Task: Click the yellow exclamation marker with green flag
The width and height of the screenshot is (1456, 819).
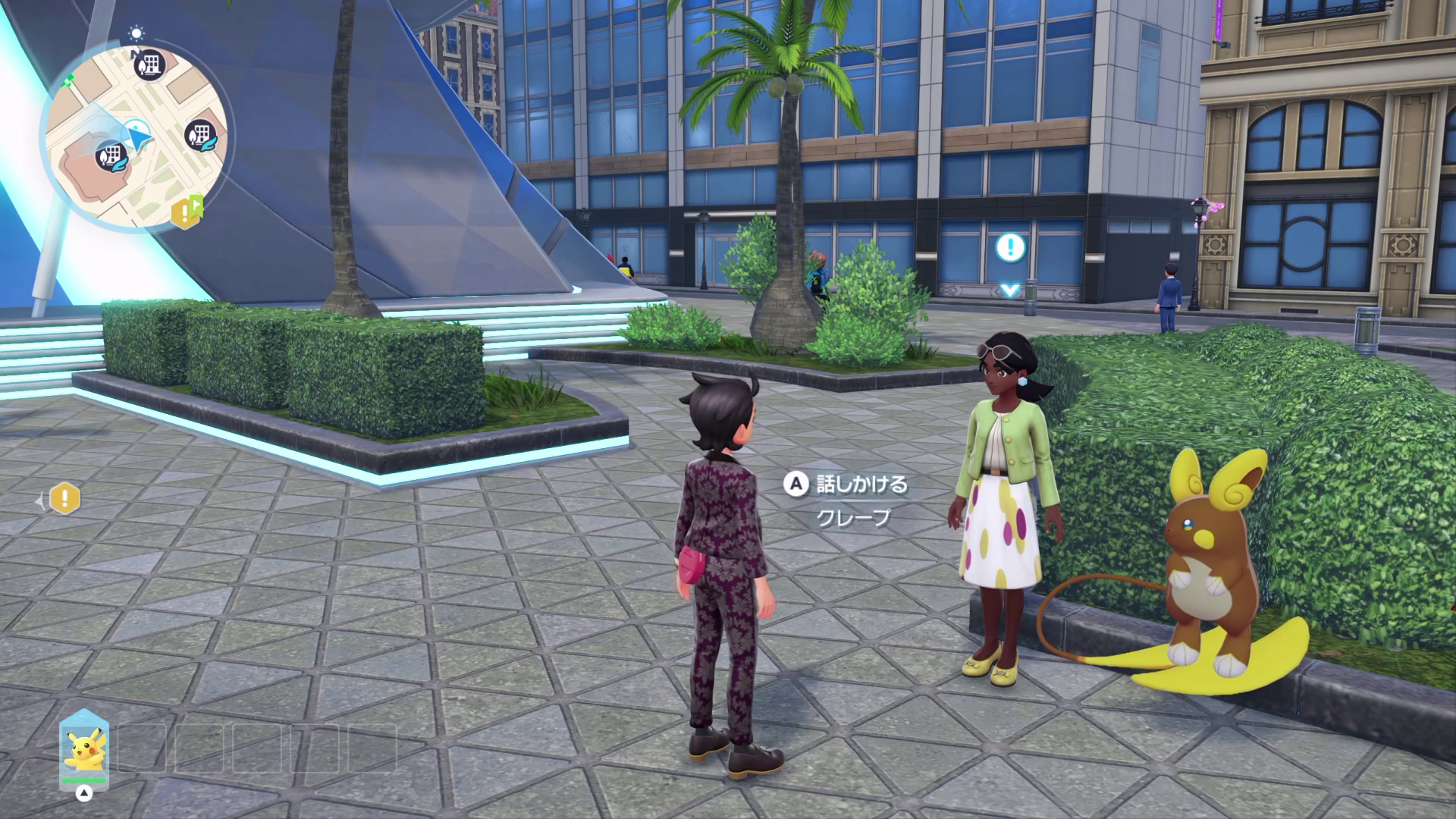Action: click(184, 214)
